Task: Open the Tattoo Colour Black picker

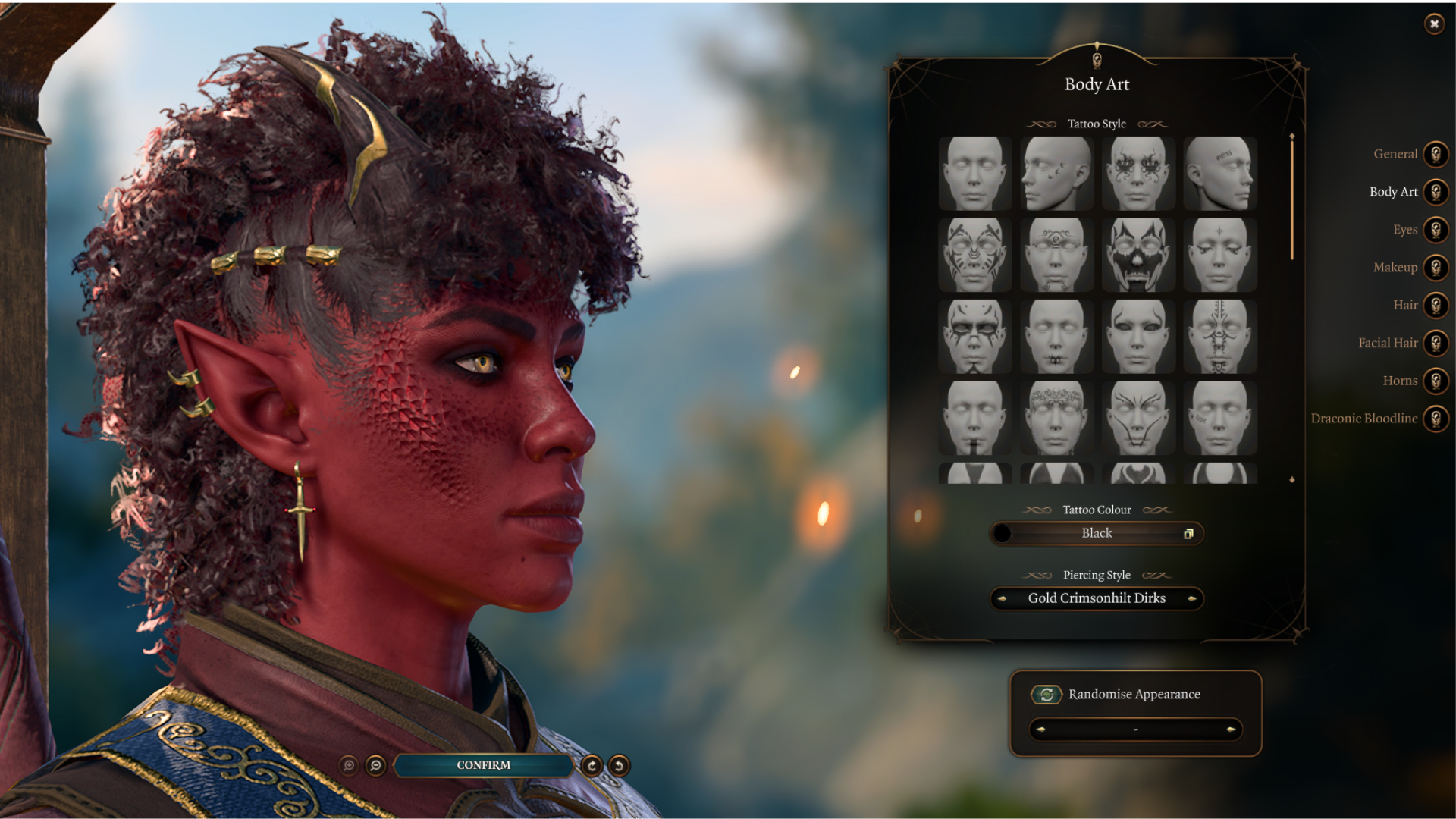Action: 1097,533
